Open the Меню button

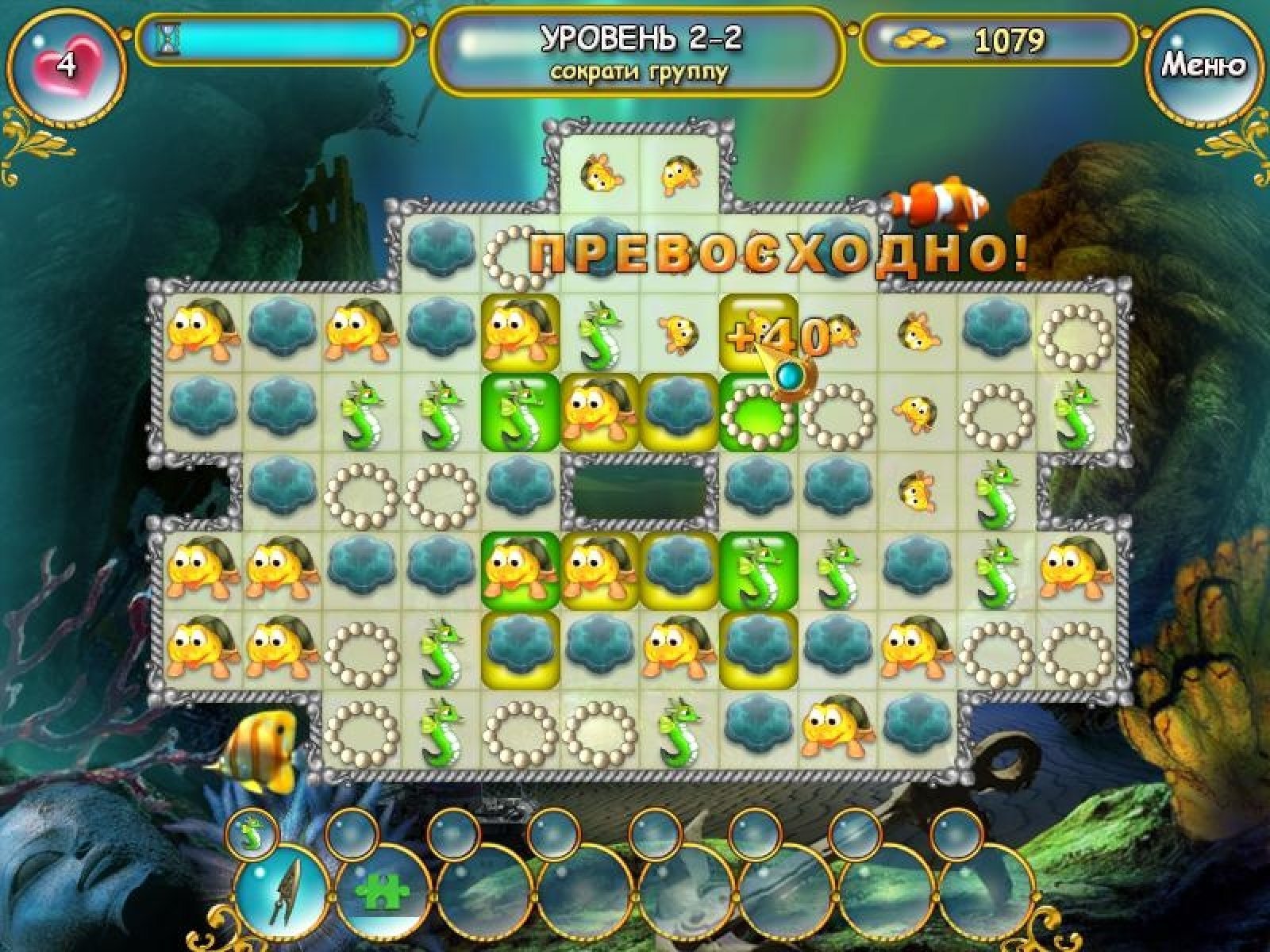click(x=1203, y=66)
